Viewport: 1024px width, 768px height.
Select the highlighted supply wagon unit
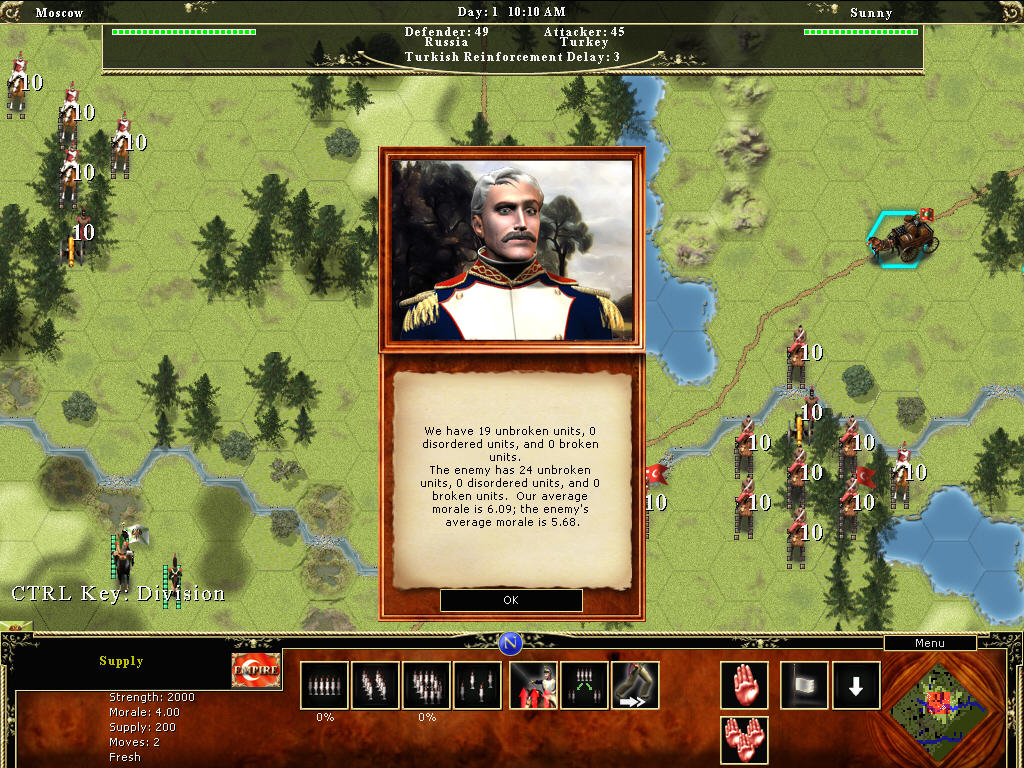(903, 240)
